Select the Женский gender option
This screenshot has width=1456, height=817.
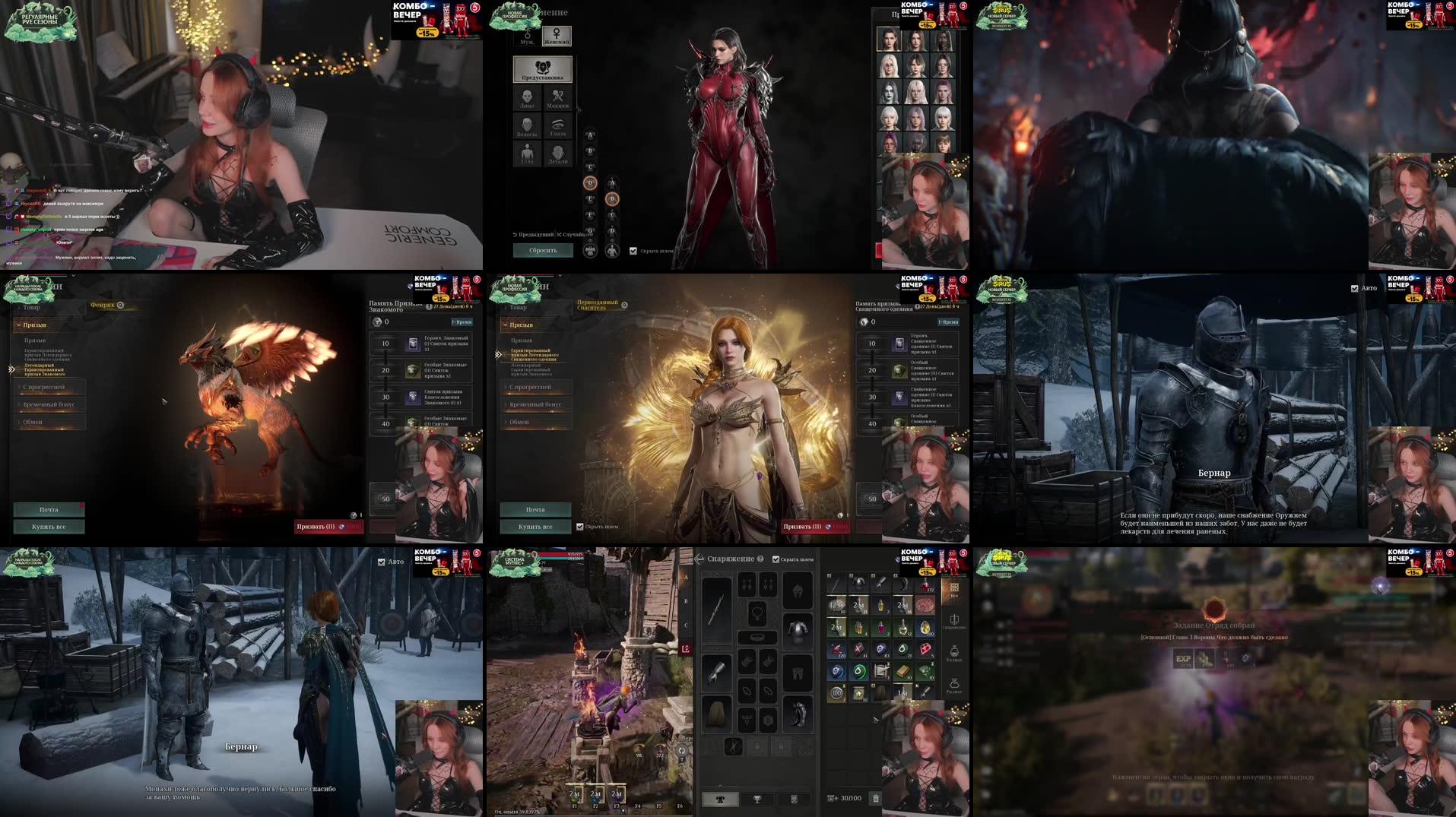(x=557, y=38)
